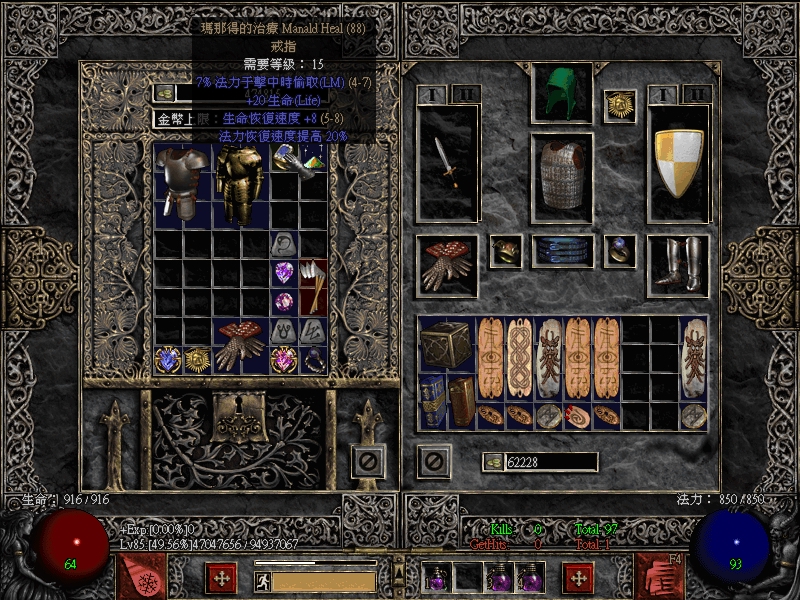This screenshot has height=600, width=800.
Task: Pick up the heavy gloves in stash
Action: [x=240, y=345]
